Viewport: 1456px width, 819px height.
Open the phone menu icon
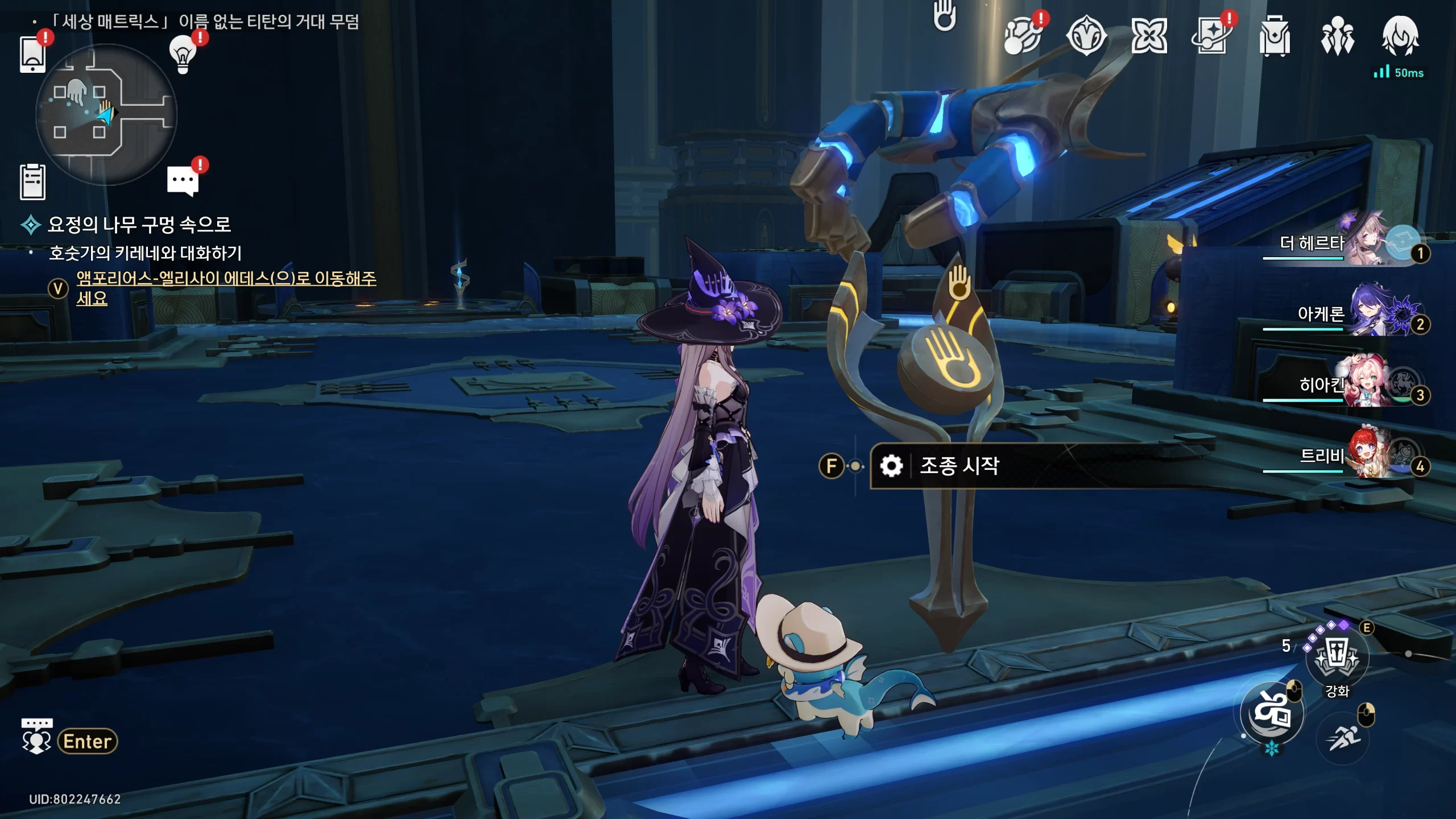tap(32, 54)
